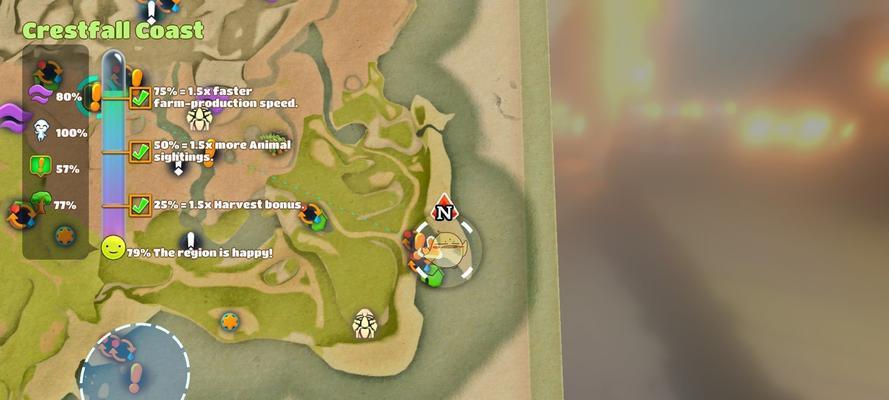Toggle the 25% Harvest bonus checkbox
The image size is (889, 400).
tap(140, 205)
